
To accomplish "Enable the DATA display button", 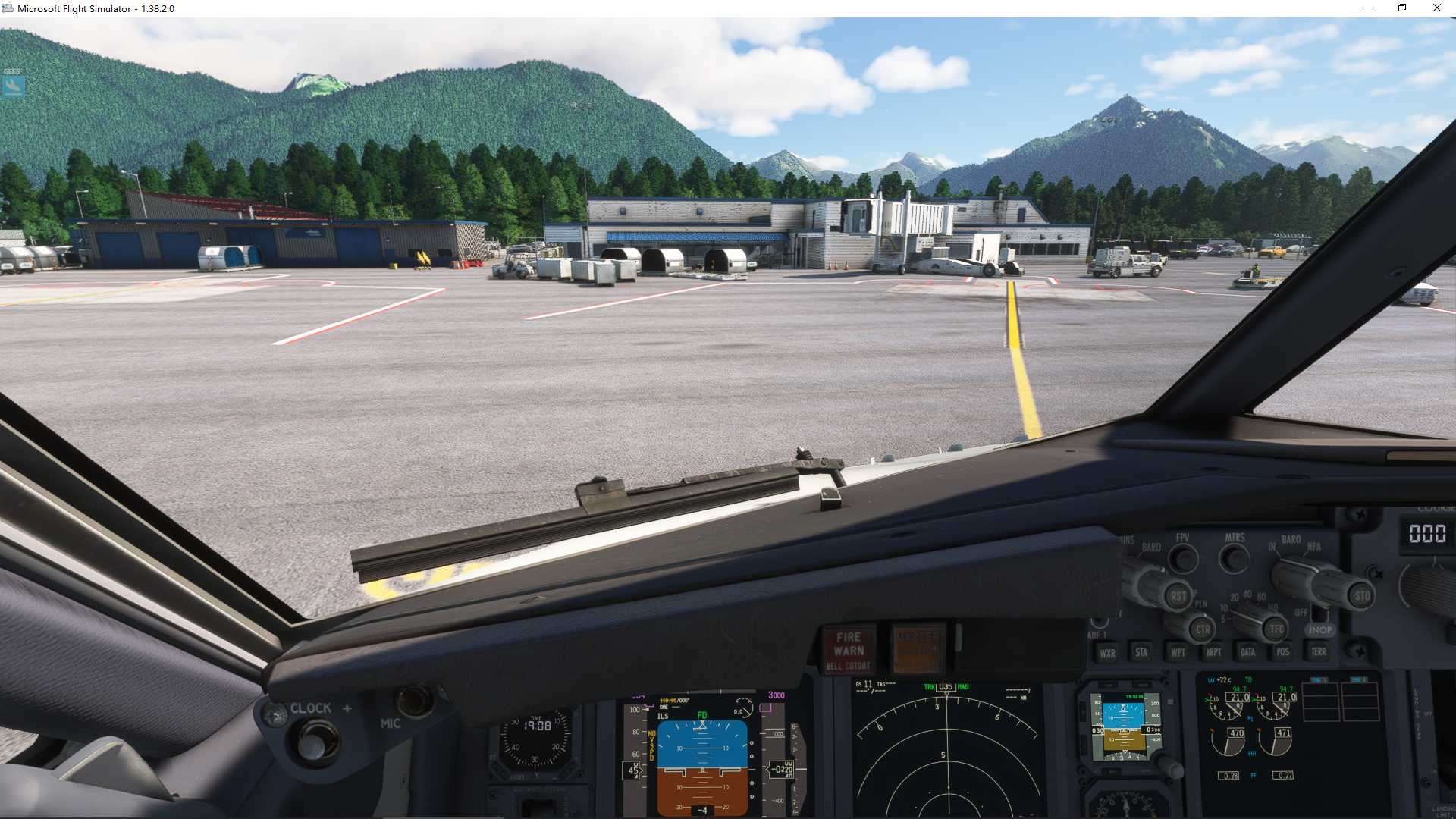I will (1248, 651).
